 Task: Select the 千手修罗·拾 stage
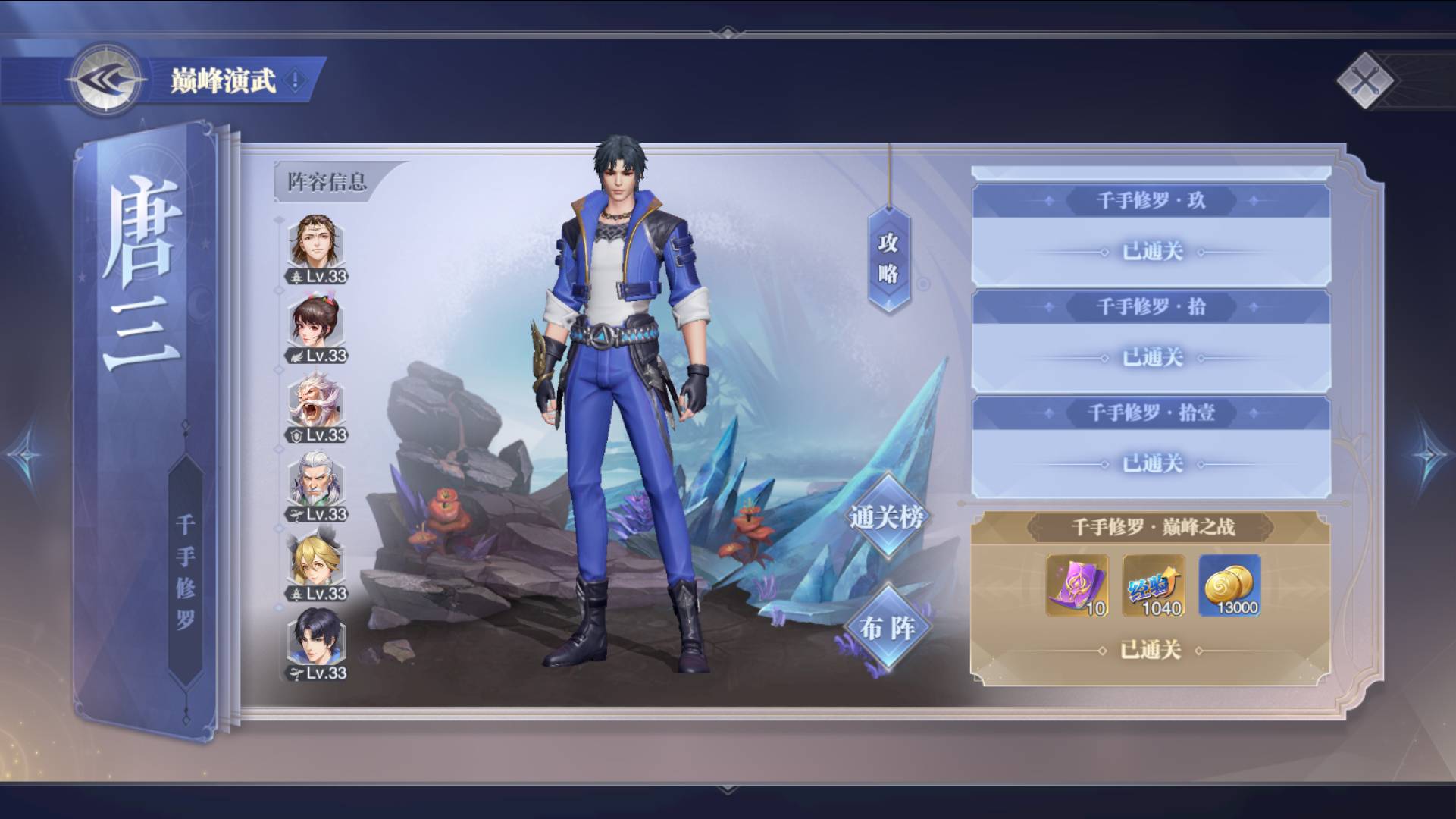[1151, 340]
